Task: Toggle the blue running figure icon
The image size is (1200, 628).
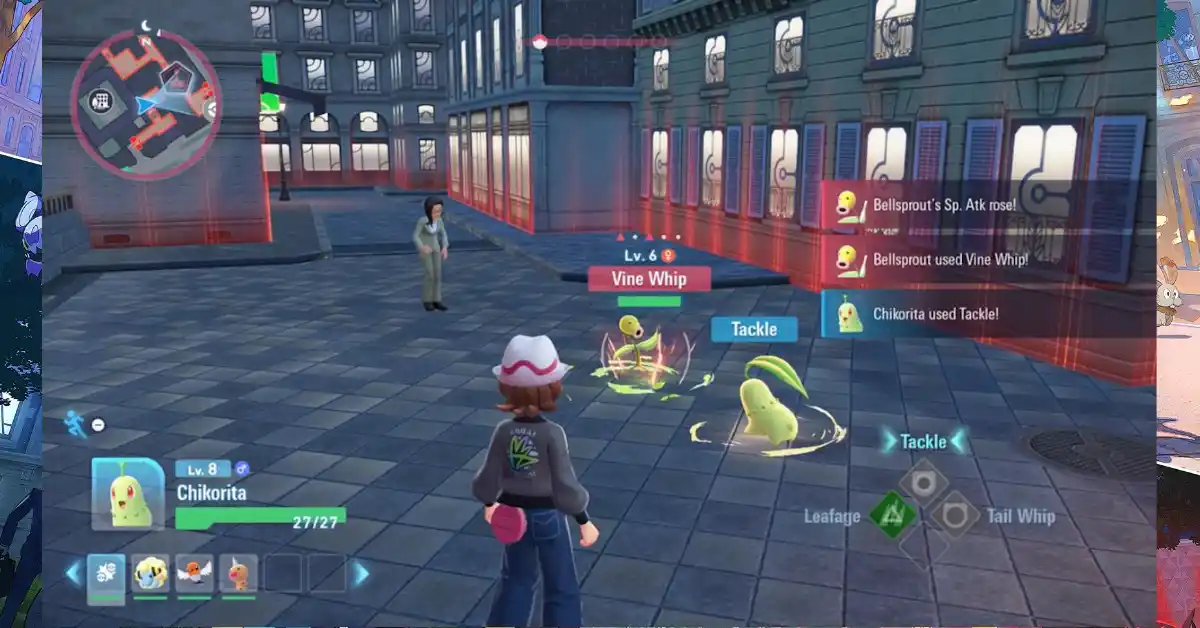Action: [75, 424]
